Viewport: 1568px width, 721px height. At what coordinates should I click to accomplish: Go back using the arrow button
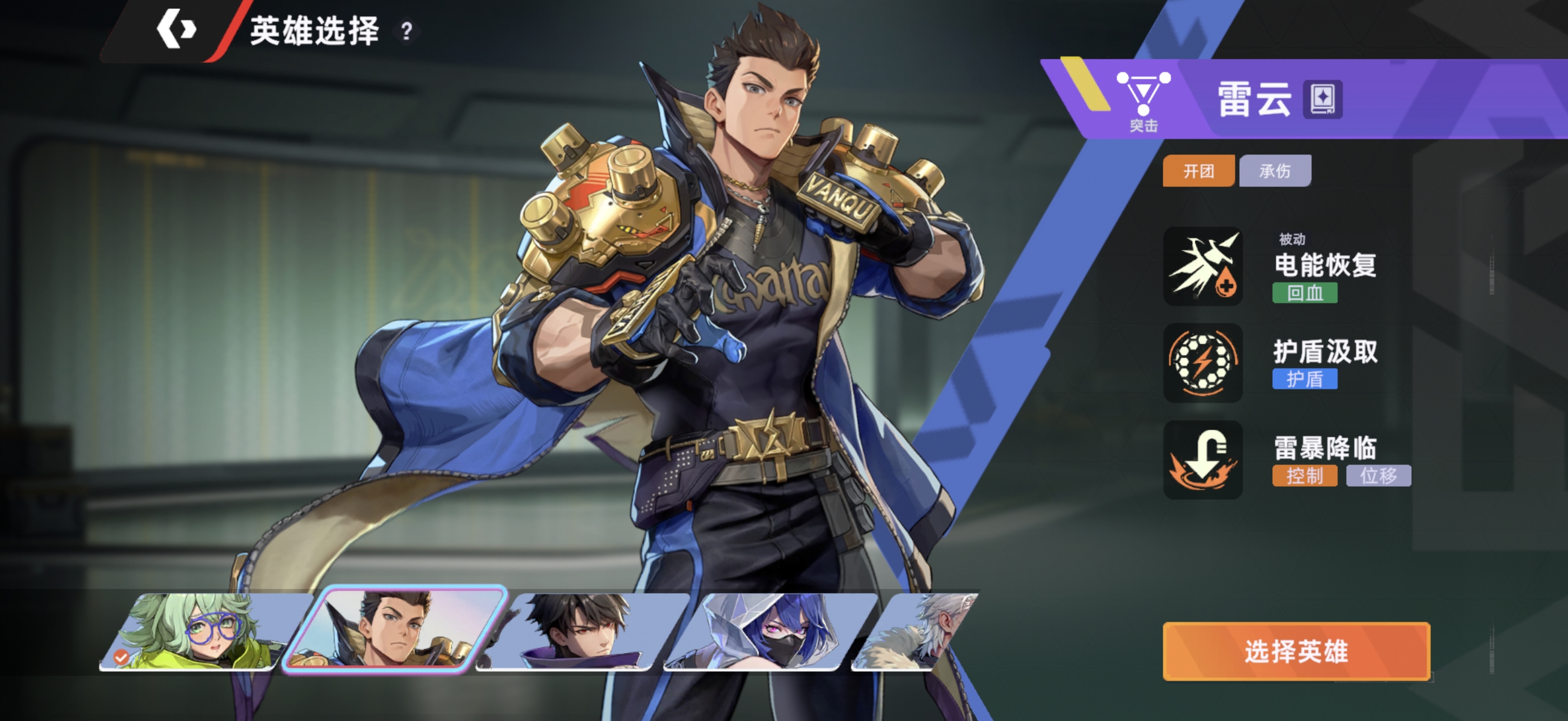[x=176, y=29]
